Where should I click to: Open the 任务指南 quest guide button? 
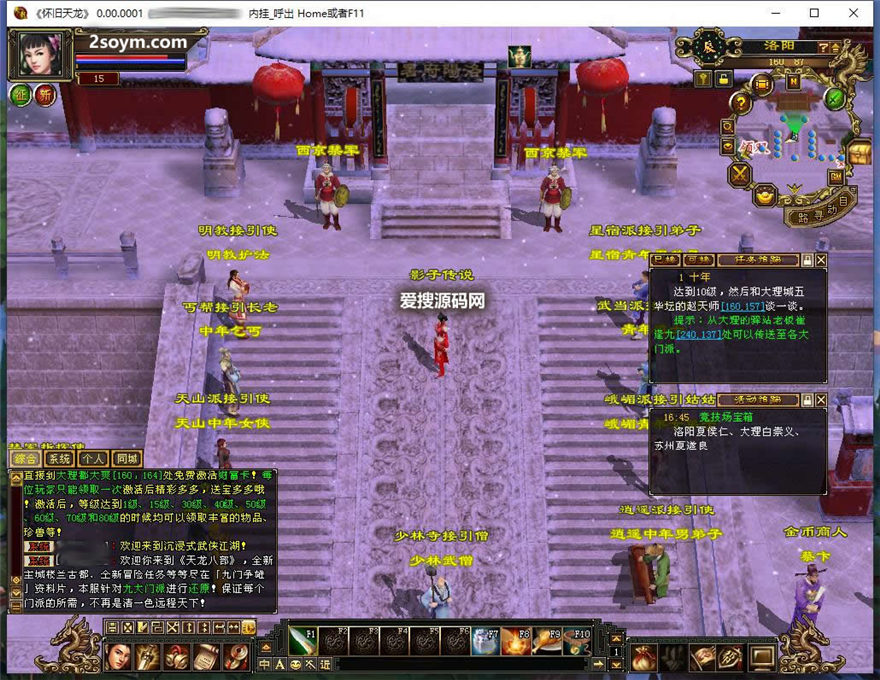[x=757, y=260]
